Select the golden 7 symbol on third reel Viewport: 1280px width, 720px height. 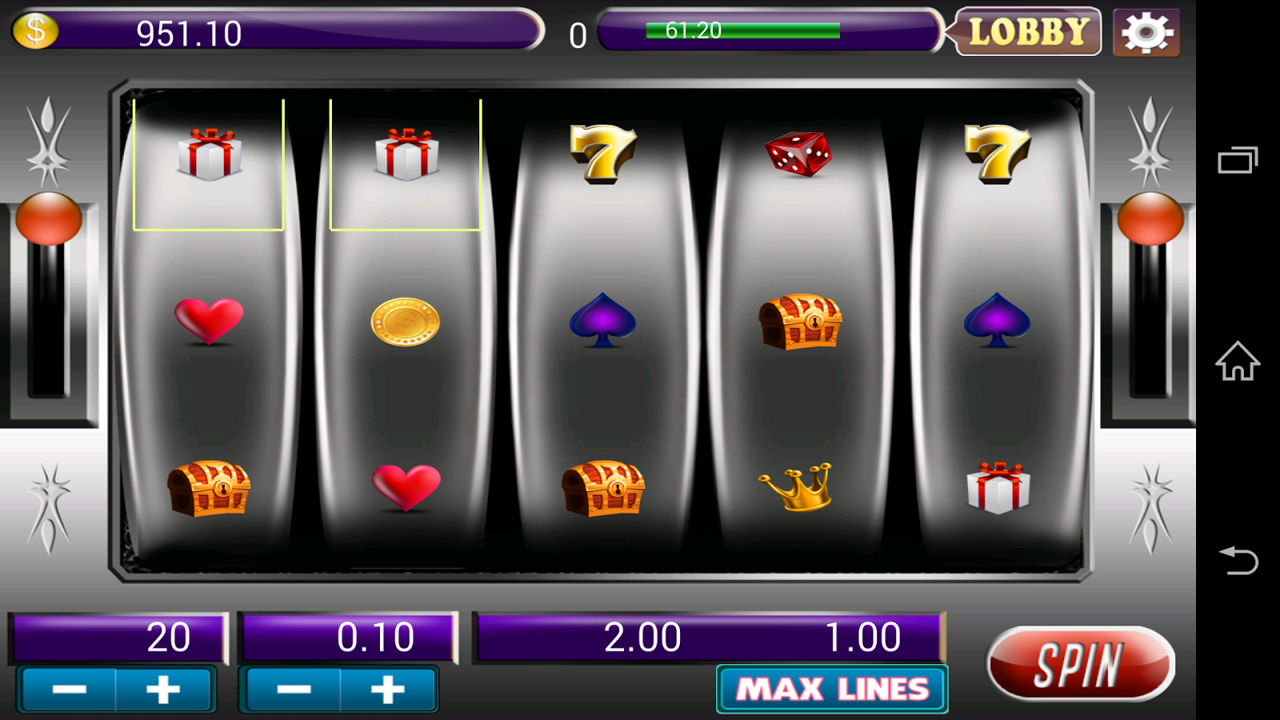point(600,150)
